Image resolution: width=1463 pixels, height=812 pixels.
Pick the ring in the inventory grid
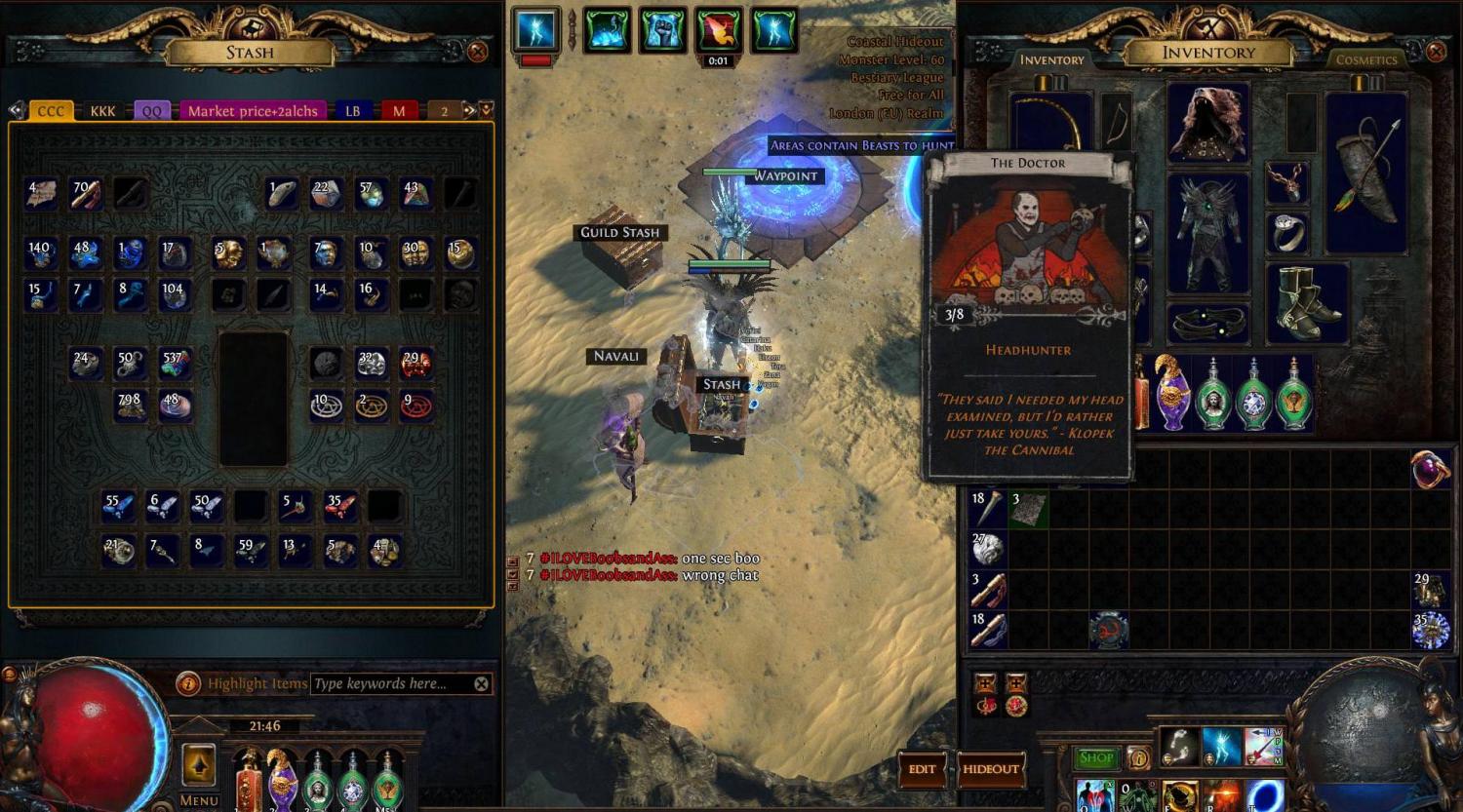click(x=1429, y=470)
